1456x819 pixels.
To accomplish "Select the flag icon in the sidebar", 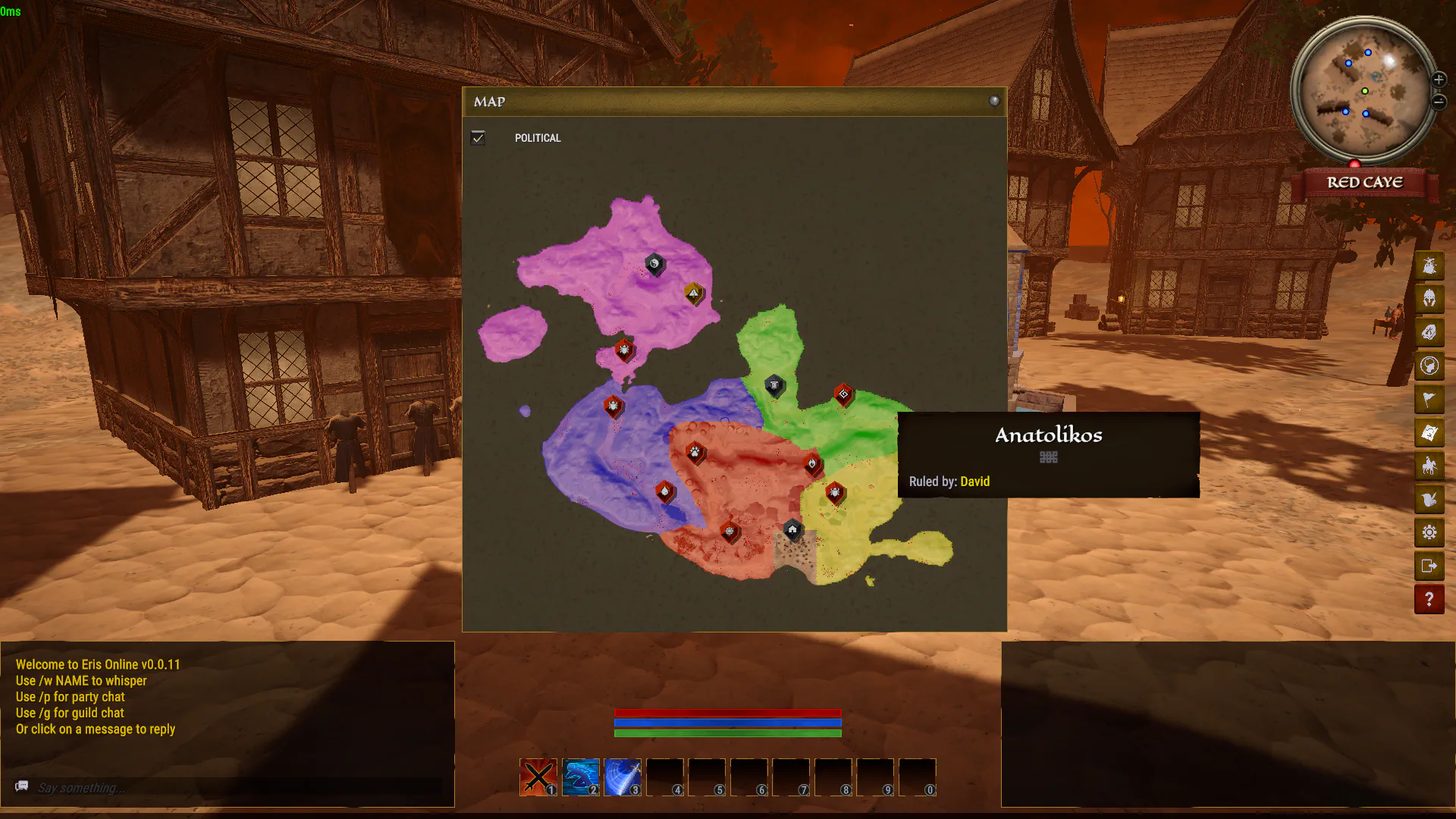I will point(1429,399).
